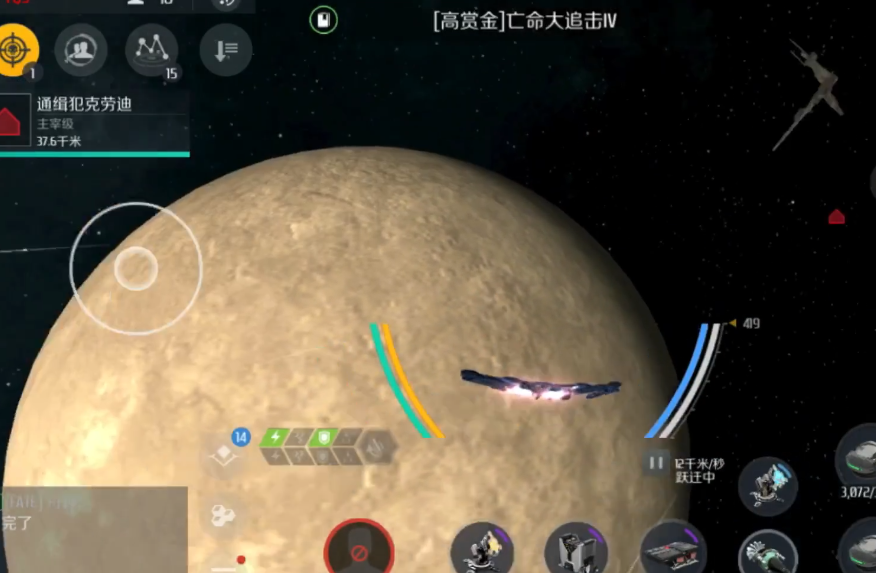Click the green-circled journal icon

(323, 19)
